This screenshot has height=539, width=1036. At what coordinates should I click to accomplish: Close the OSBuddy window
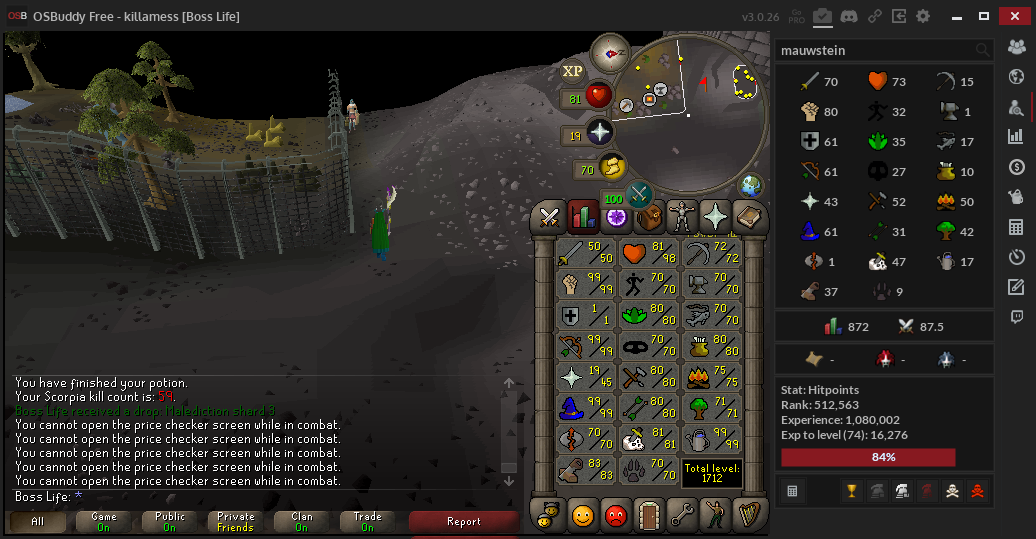1015,16
